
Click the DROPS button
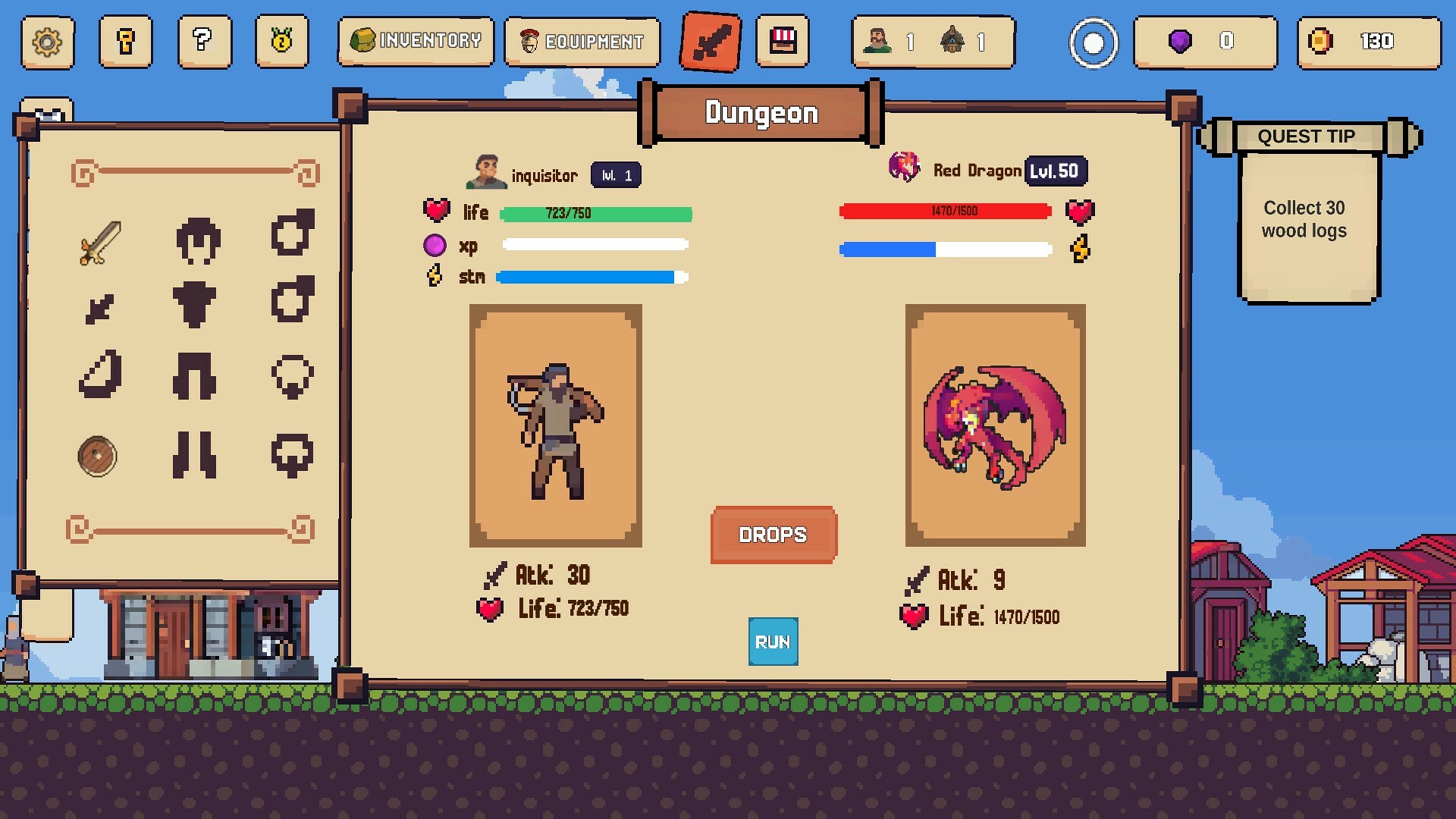click(773, 535)
